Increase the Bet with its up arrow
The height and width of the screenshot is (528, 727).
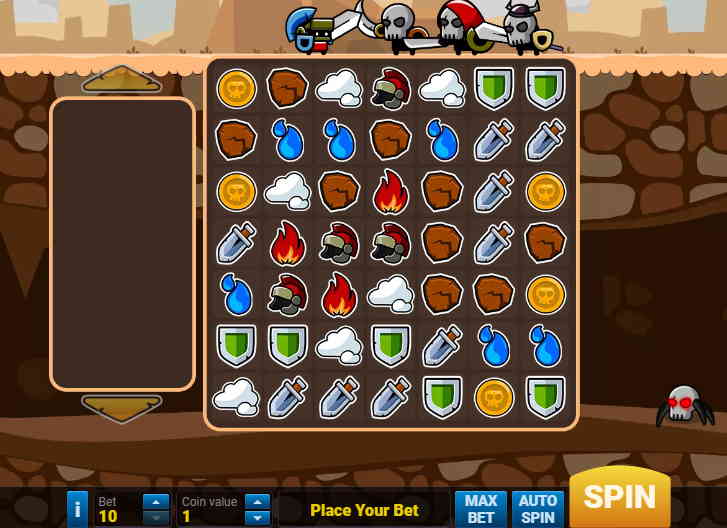pyautogui.click(x=156, y=501)
